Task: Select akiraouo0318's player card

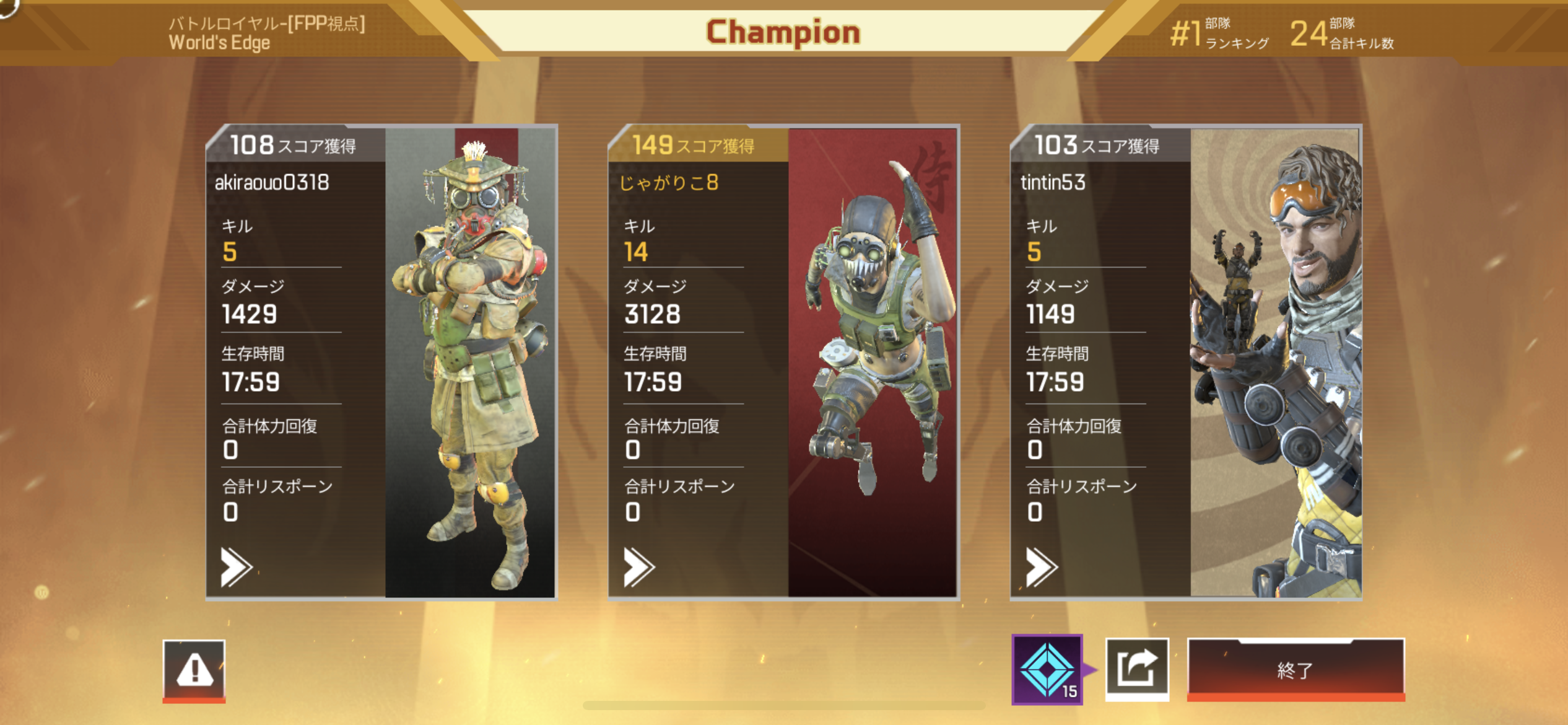Action: click(x=381, y=362)
